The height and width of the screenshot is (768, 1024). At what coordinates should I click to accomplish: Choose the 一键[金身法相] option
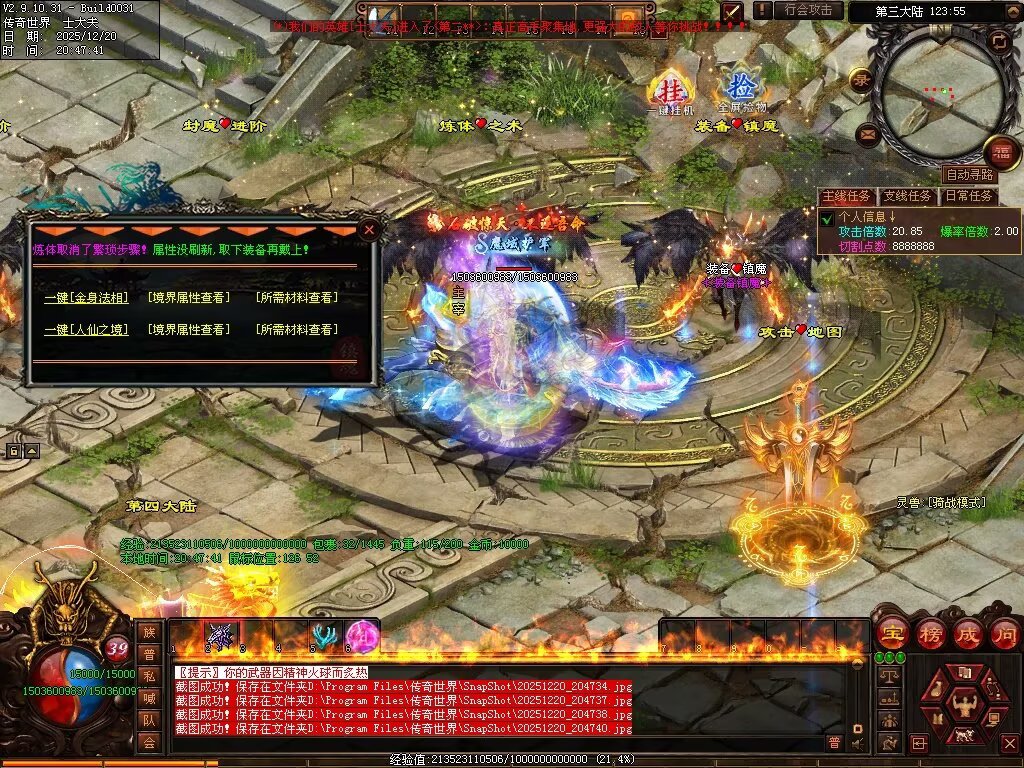[84, 298]
